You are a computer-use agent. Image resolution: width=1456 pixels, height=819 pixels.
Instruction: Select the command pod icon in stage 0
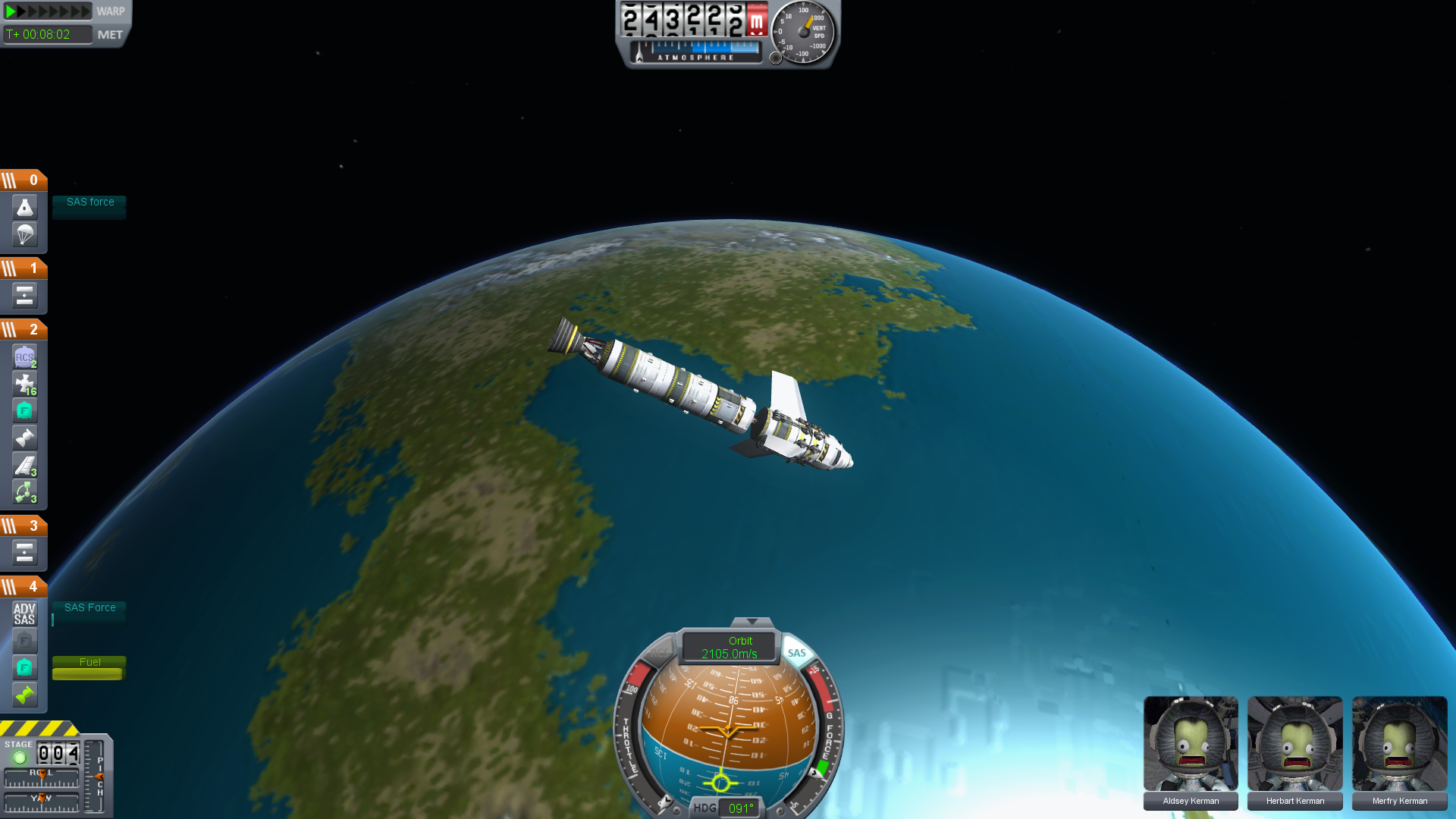(24, 208)
